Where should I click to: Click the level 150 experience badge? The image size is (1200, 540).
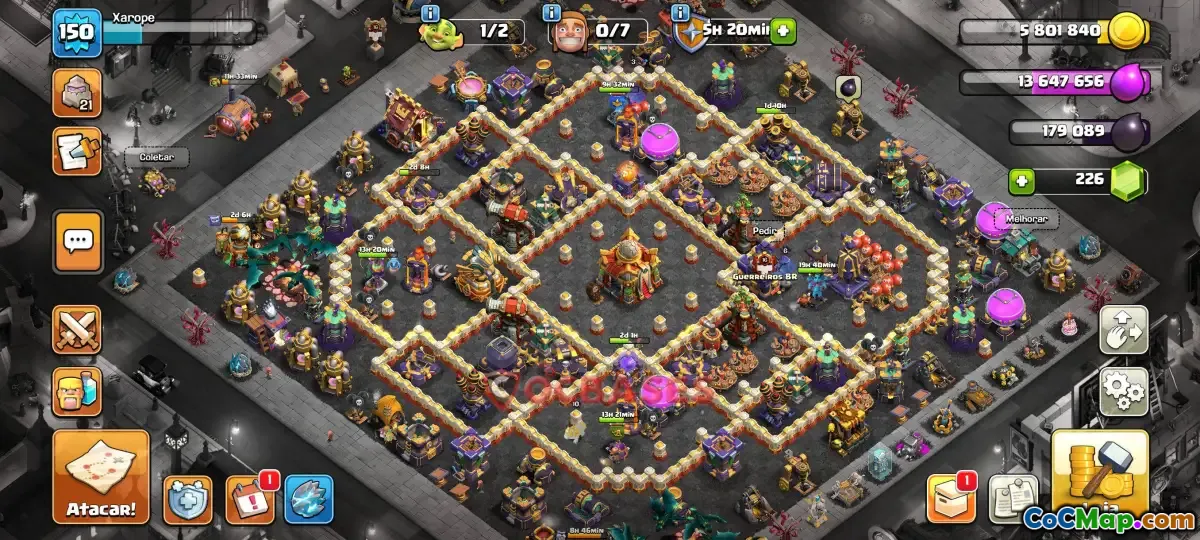click(x=76, y=33)
